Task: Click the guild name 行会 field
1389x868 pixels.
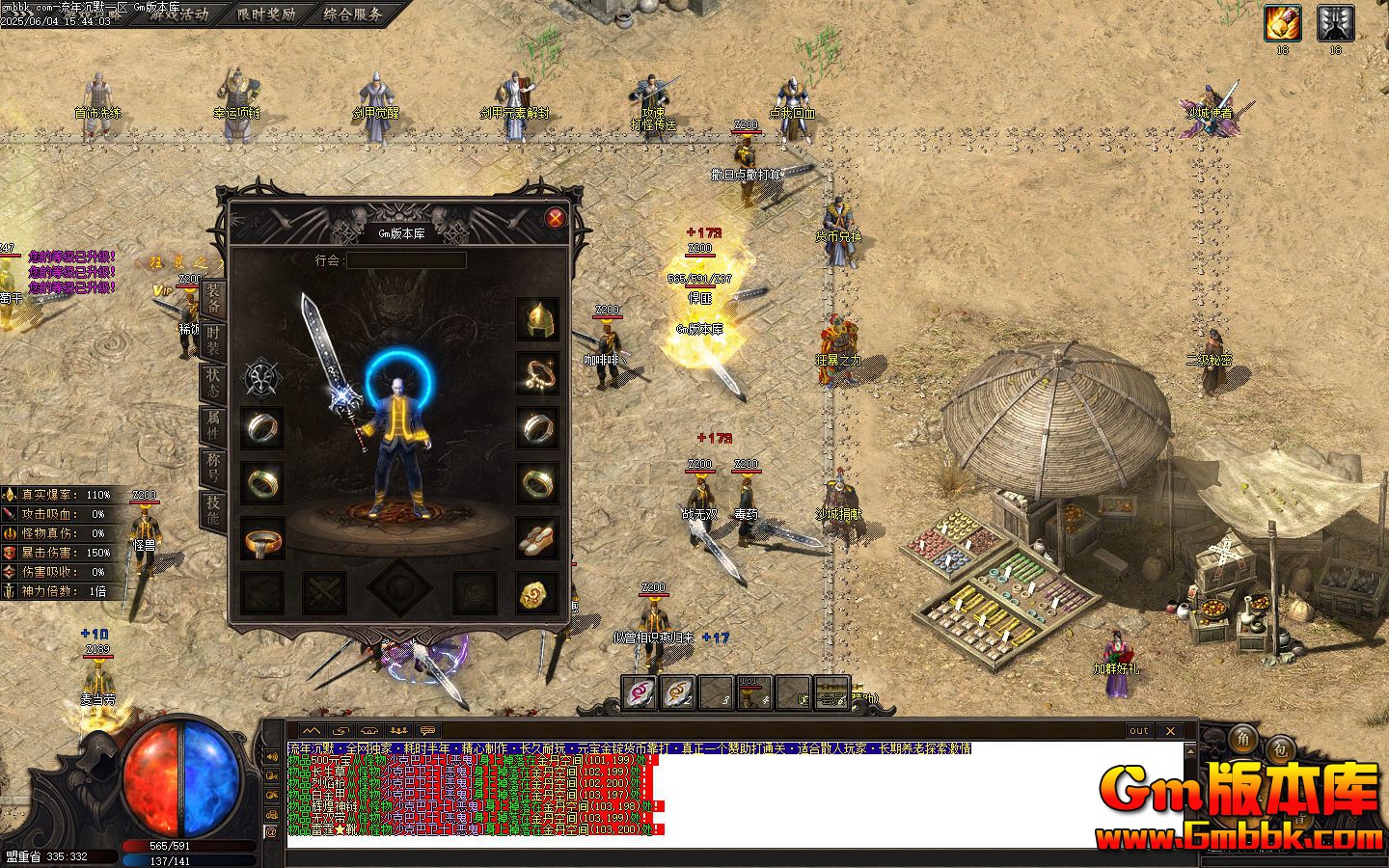Action: (406, 260)
